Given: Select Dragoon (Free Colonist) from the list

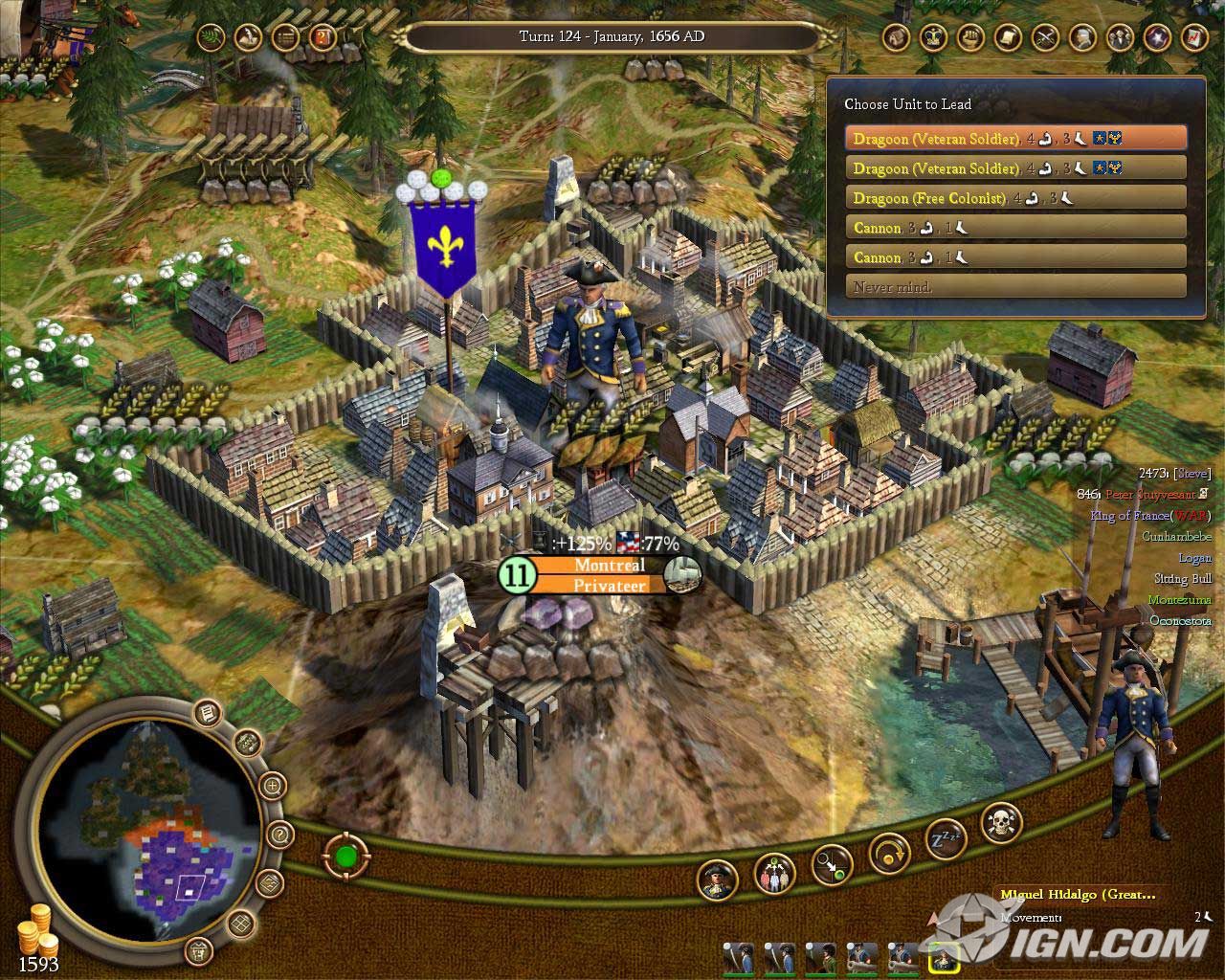Looking at the screenshot, I should click(1015, 197).
